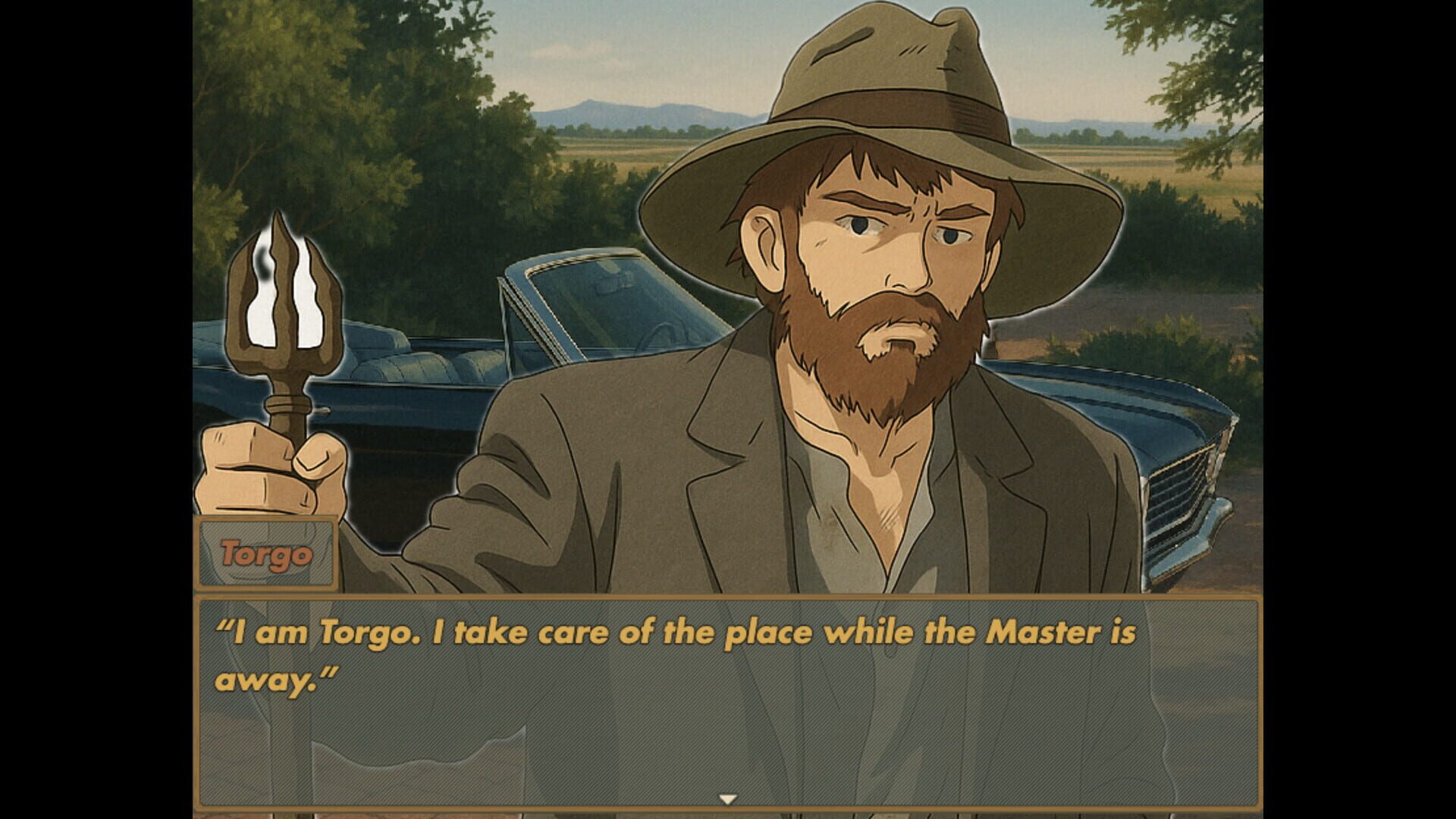The width and height of the screenshot is (1456, 819).
Task: Click the advance arrow below the dialogue text
Action: point(728,798)
